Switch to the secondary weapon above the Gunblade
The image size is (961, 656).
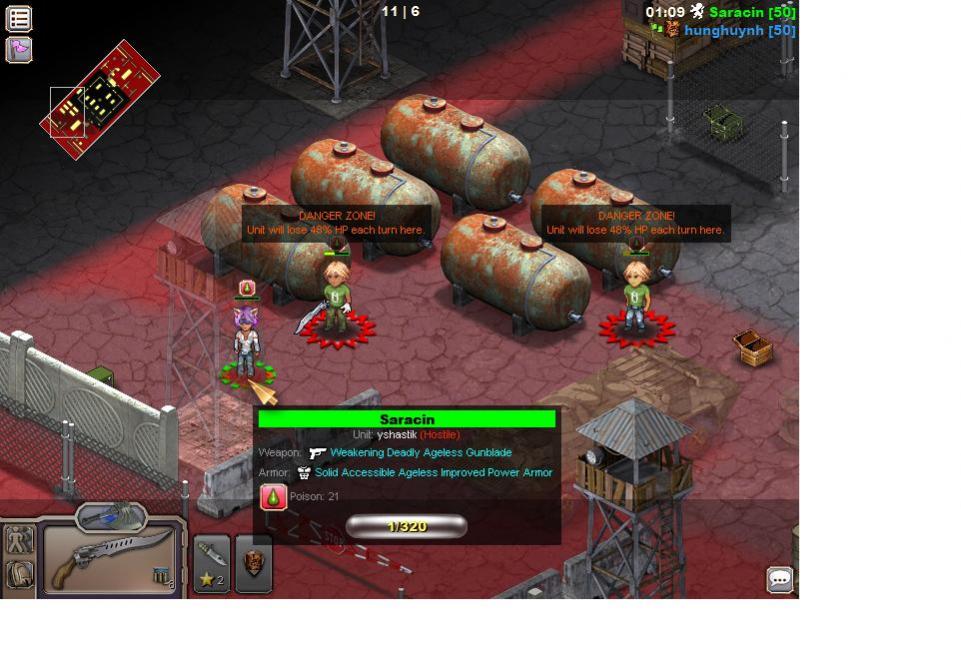tap(111, 516)
